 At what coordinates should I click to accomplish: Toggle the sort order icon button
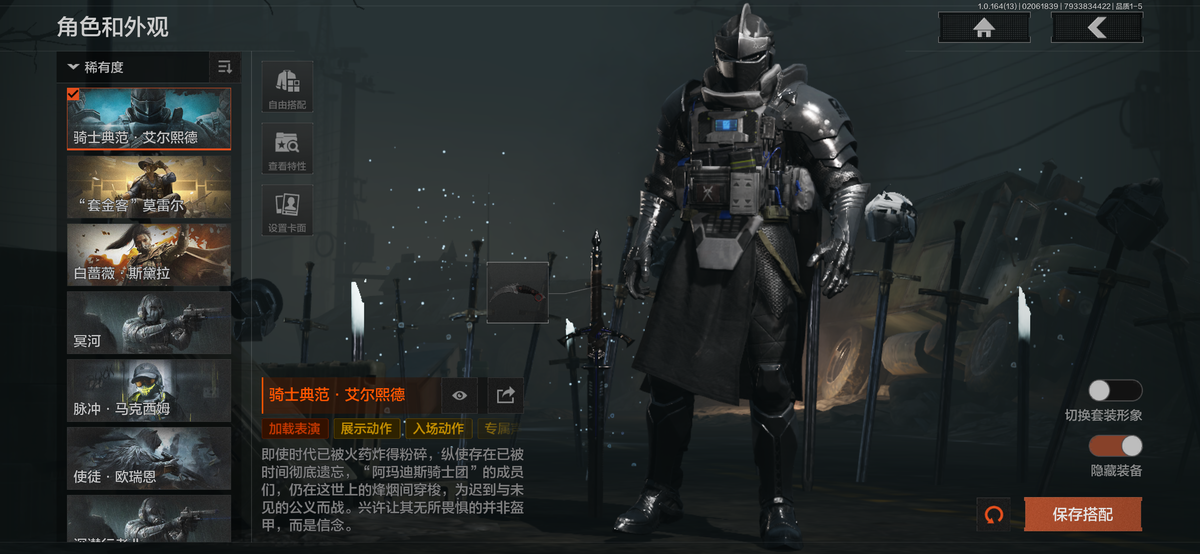coord(225,67)
